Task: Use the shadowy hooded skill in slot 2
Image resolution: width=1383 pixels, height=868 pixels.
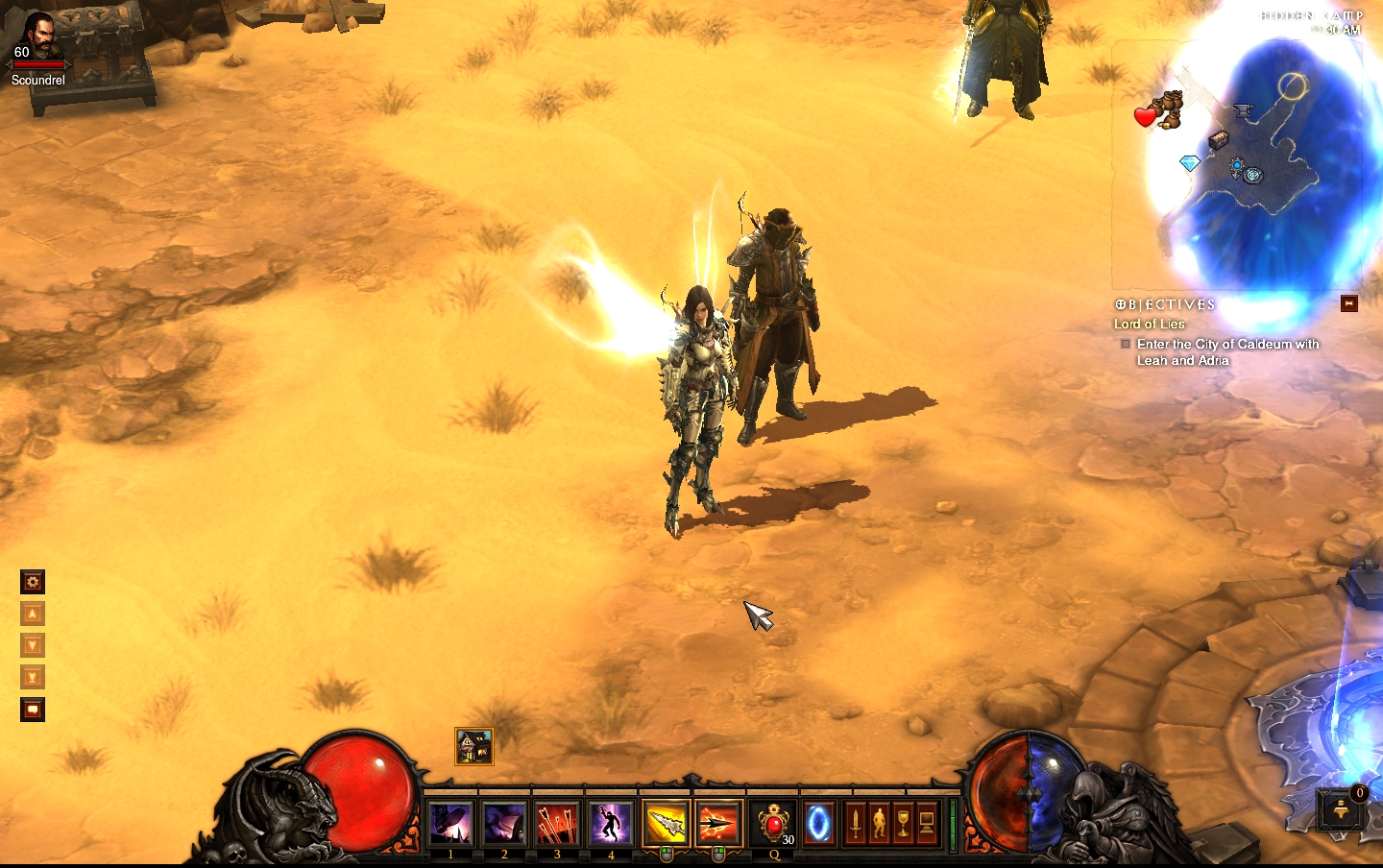Action: [x=503, y=824]
